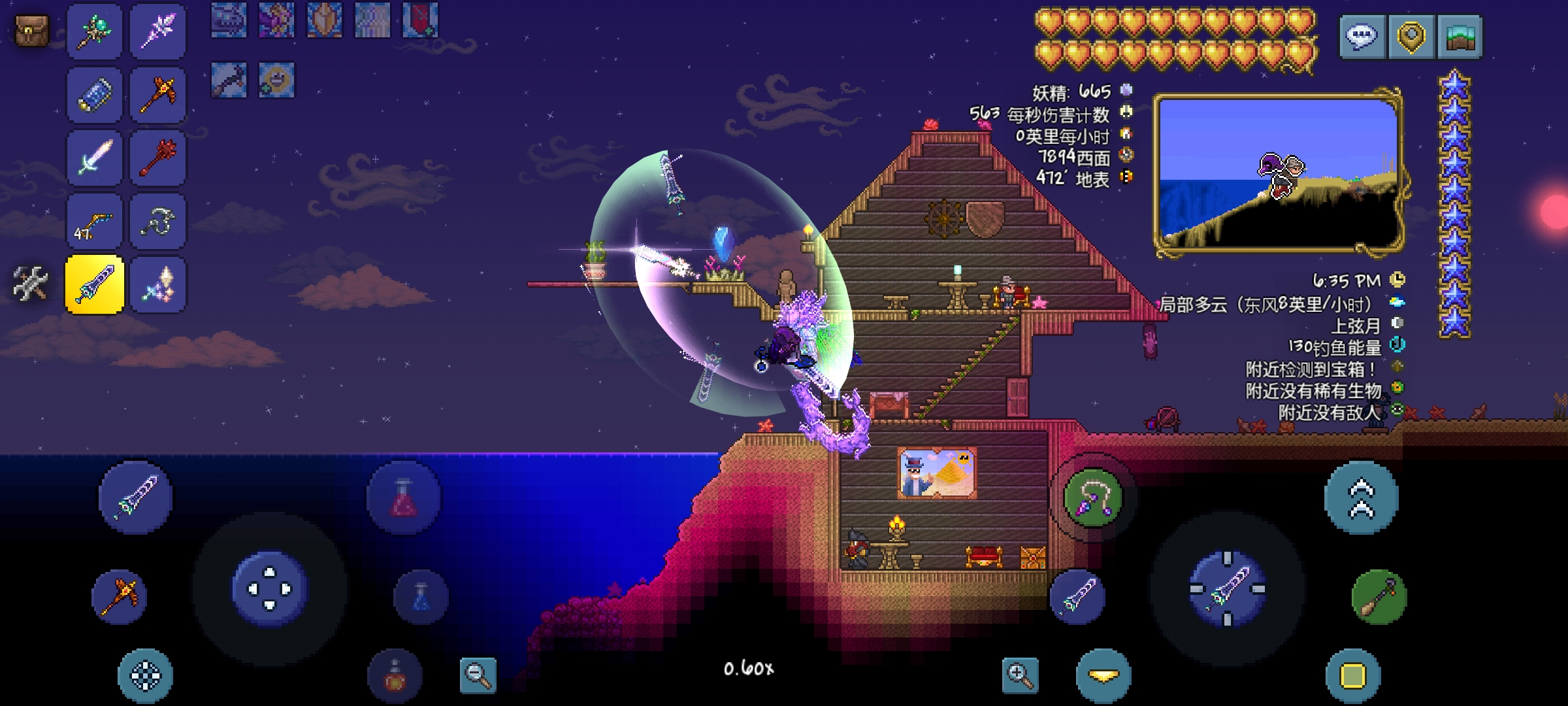Zoom out with the minus magnifier

pos(478,675)
